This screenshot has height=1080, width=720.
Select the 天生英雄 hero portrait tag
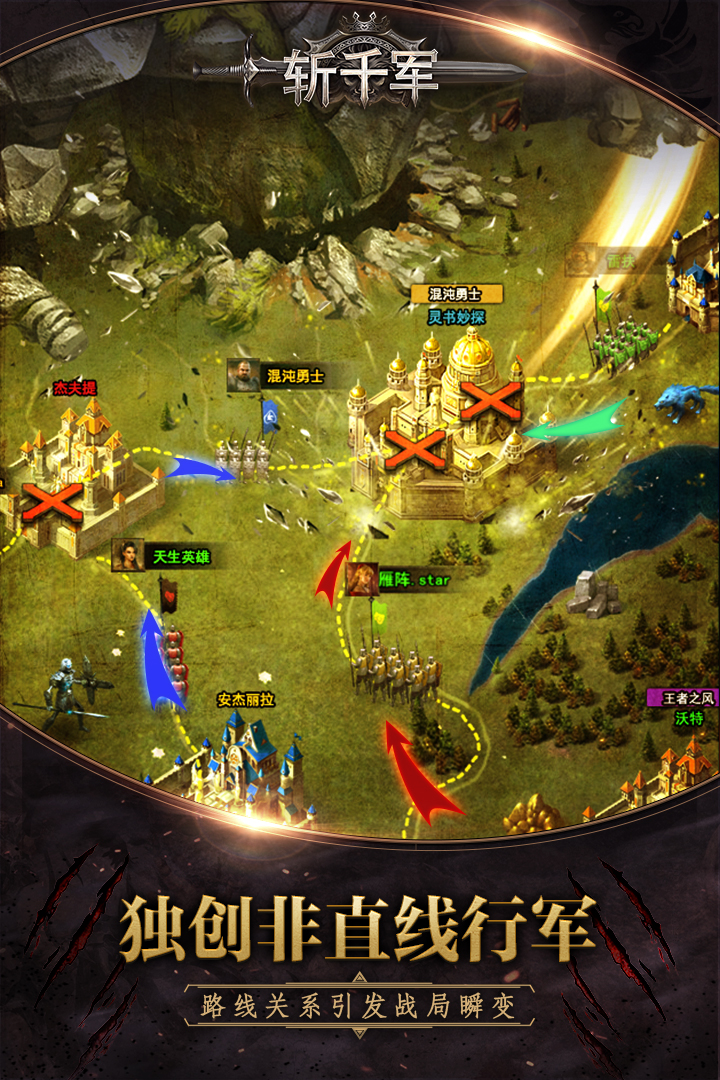pos(162,556)
